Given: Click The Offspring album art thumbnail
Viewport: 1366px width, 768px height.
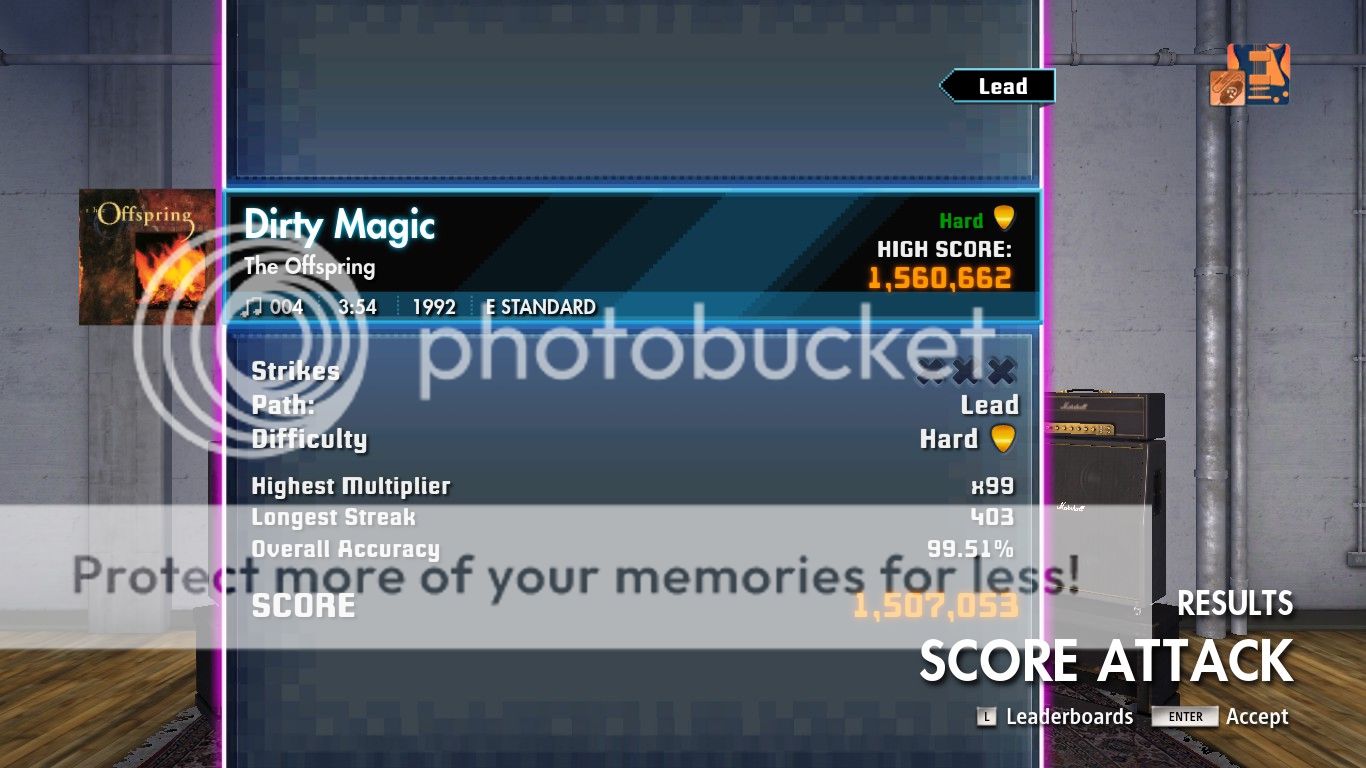Looking at the screenshot, I should [x=147, y=256].
